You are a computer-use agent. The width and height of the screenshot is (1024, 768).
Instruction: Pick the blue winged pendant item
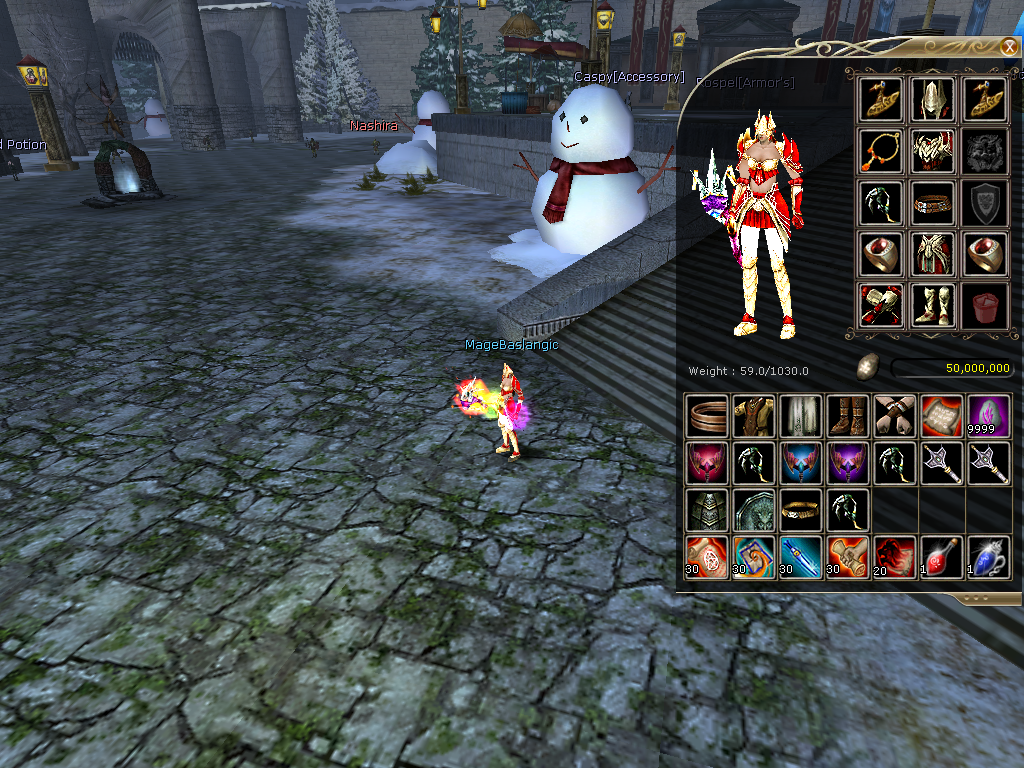coord(801,463)
